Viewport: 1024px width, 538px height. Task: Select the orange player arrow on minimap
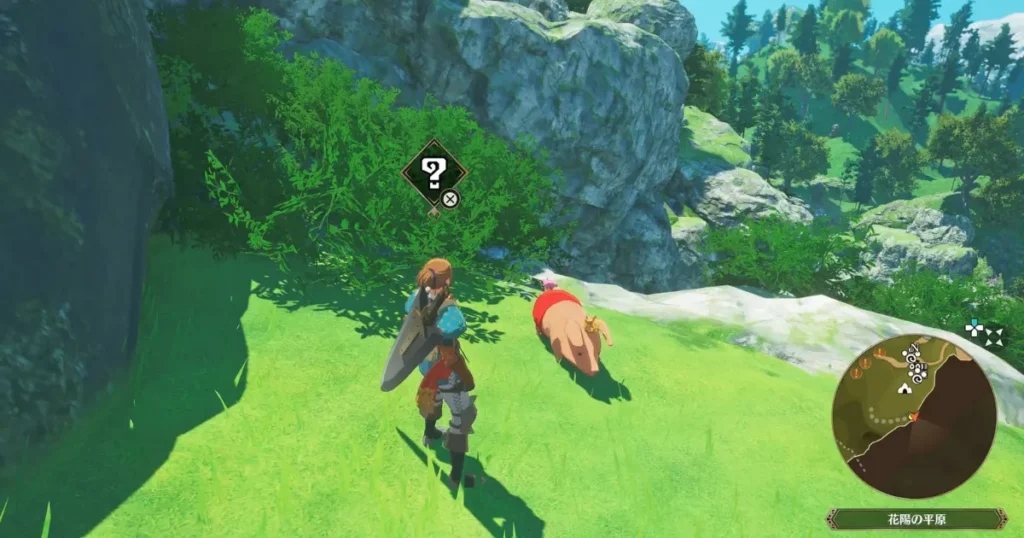point(914,416)
